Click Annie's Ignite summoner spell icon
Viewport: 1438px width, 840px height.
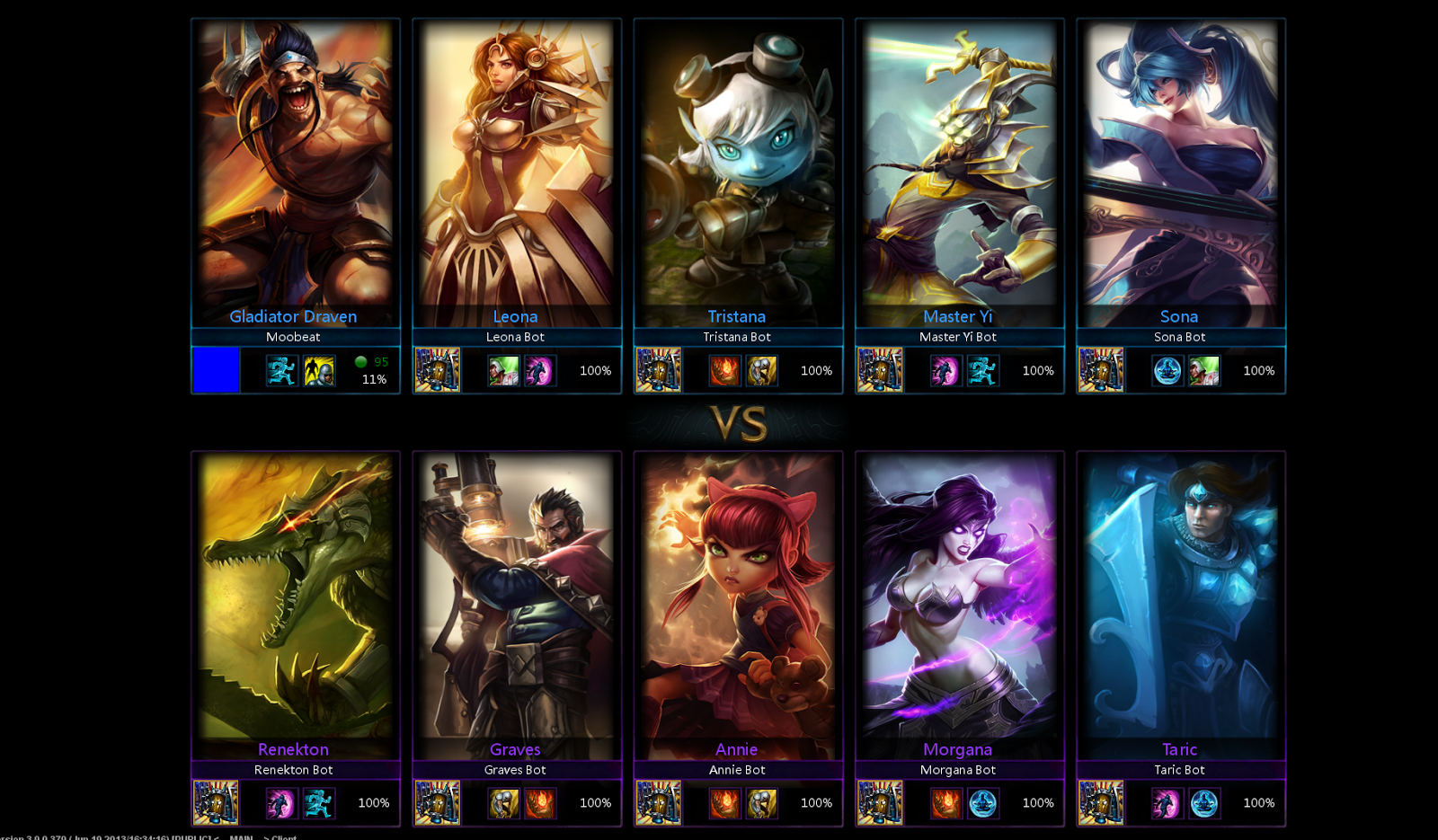click(725, 802)
